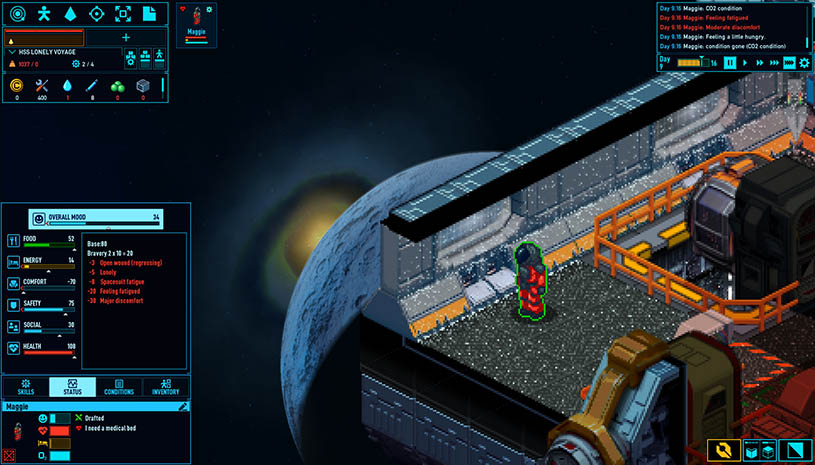Set game speed to normal play
Viewport: 815px width, 465px height.
(x=746, y=62)
